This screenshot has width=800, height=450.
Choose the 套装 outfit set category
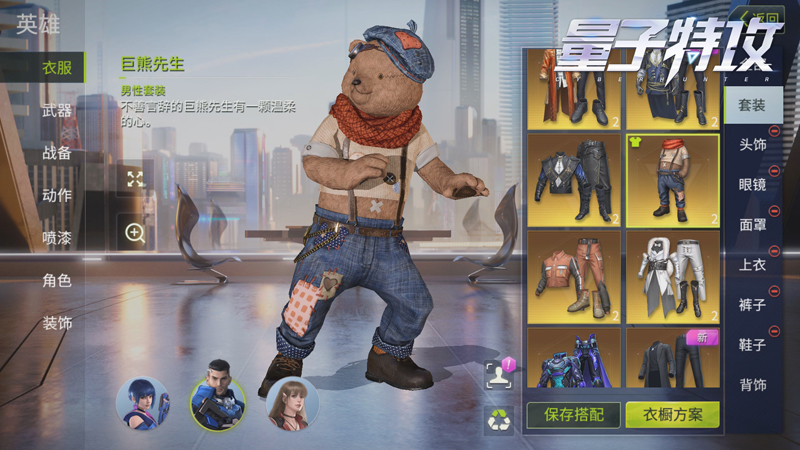click(752, 105)
